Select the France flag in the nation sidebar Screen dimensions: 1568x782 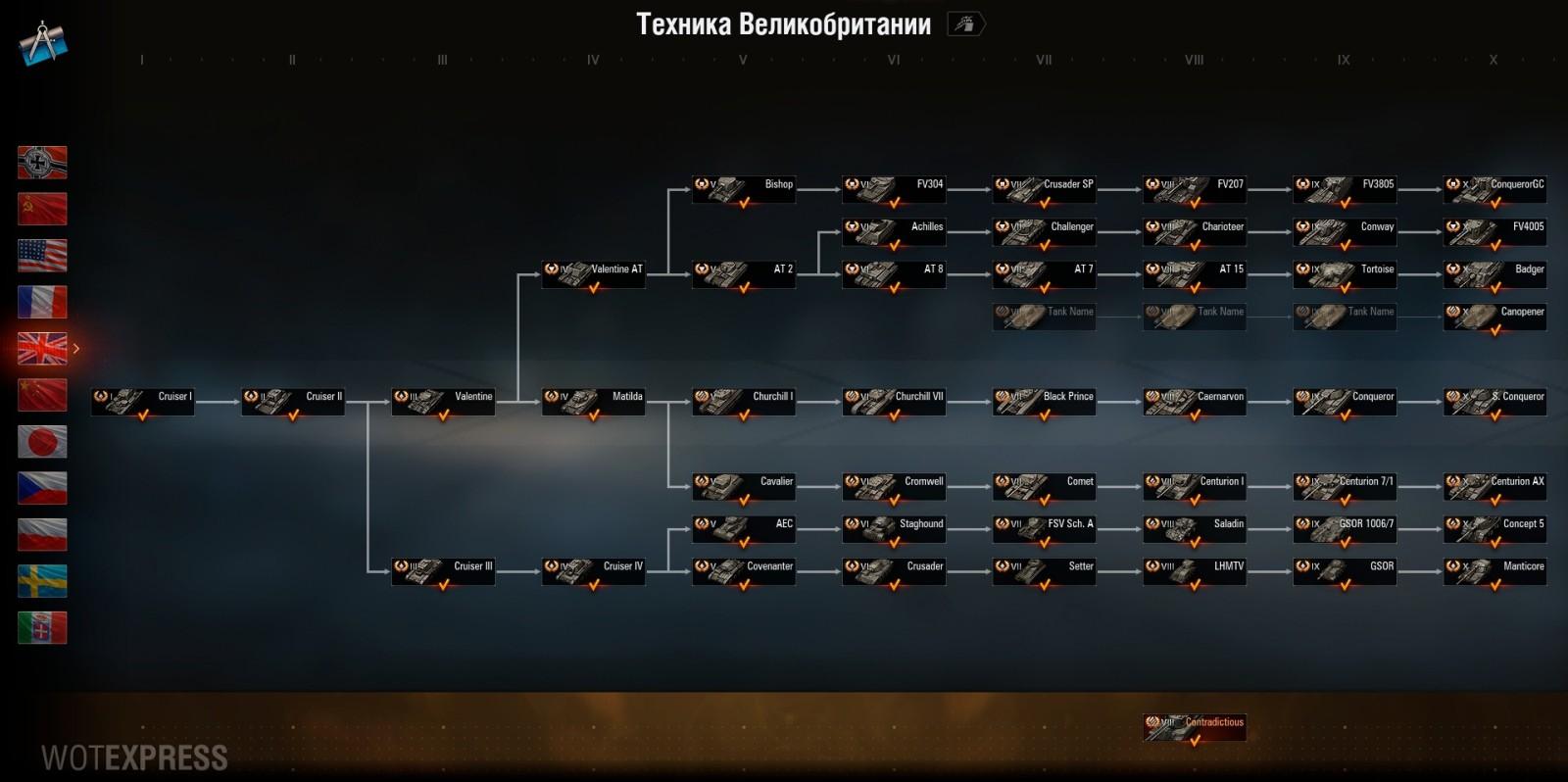click(42, 301)
